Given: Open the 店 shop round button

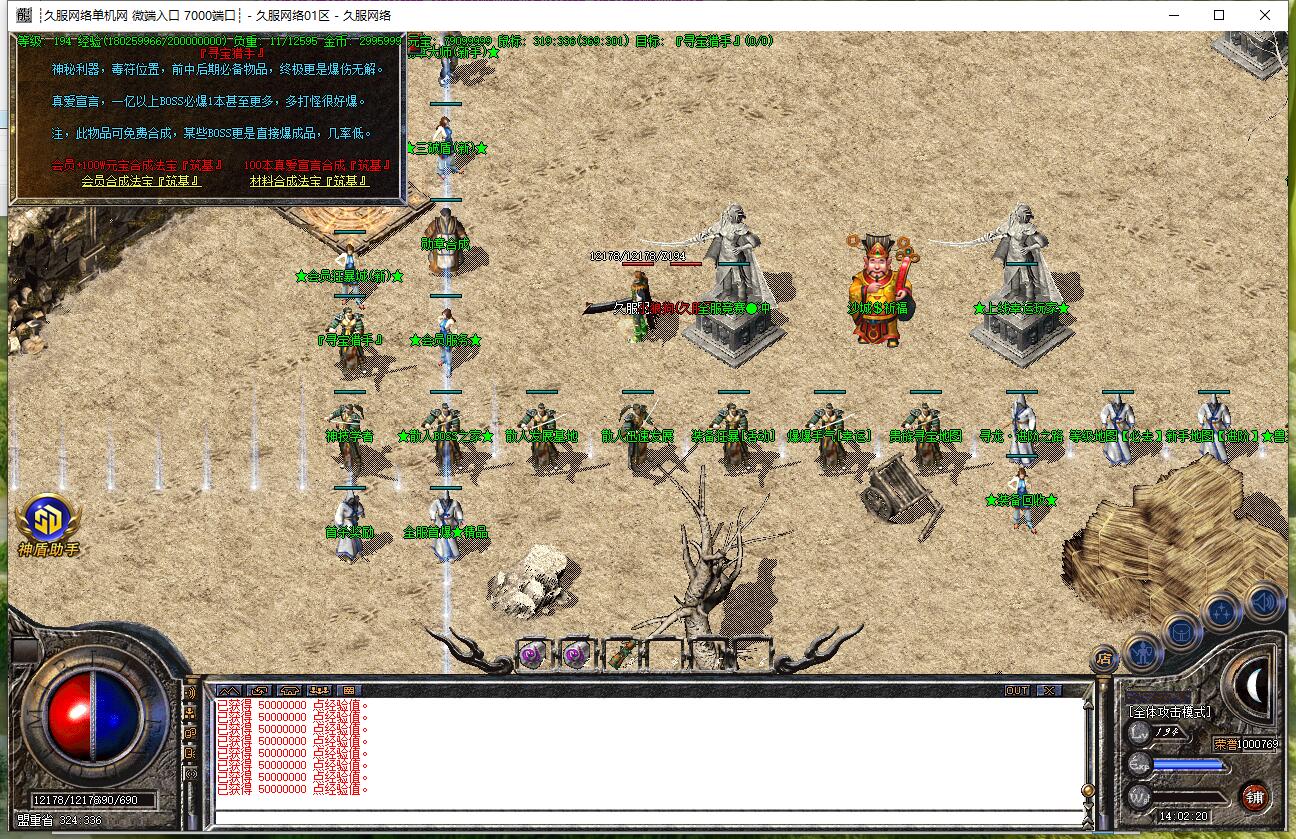Looking at the screenshot, I should coord(1104,659).
